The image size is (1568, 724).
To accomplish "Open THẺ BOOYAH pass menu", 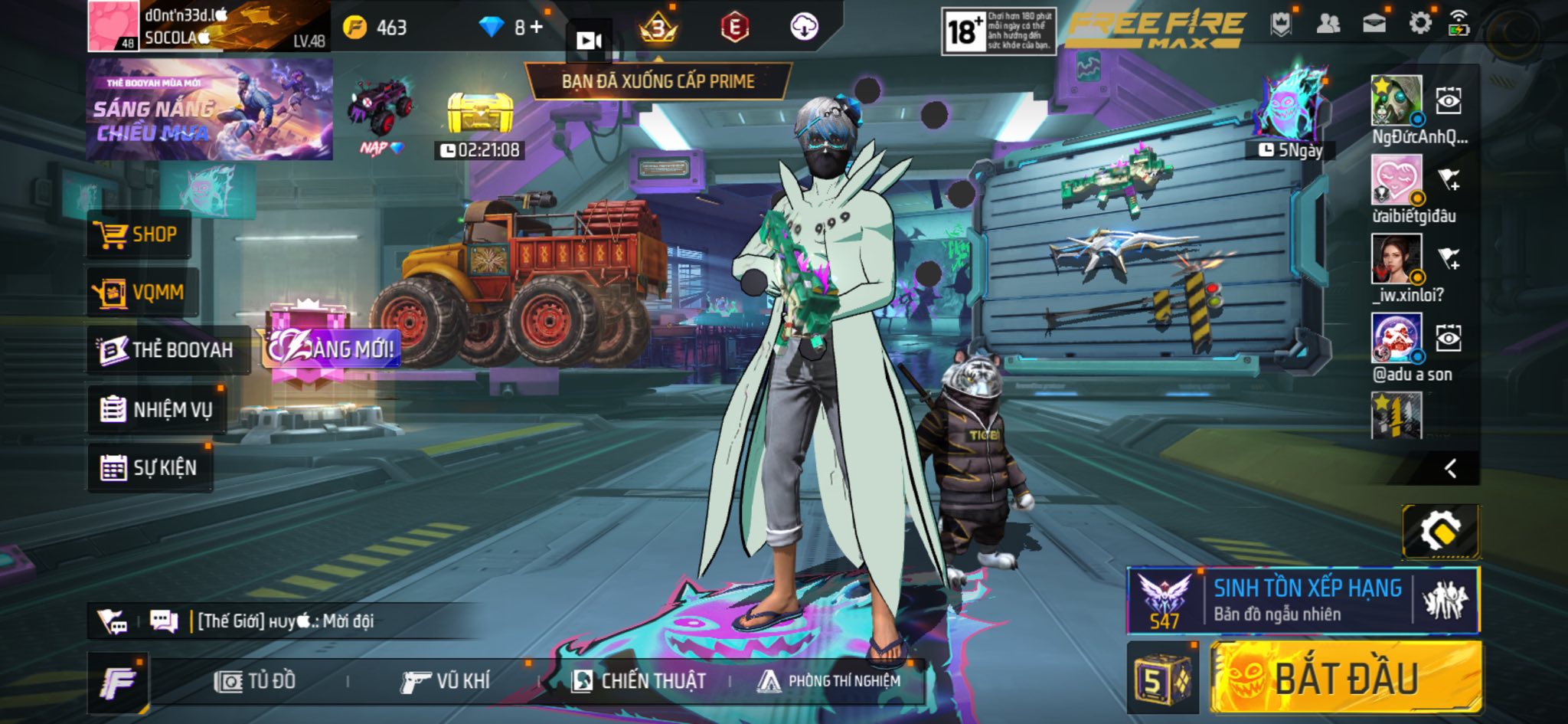I will coord(168,350).
